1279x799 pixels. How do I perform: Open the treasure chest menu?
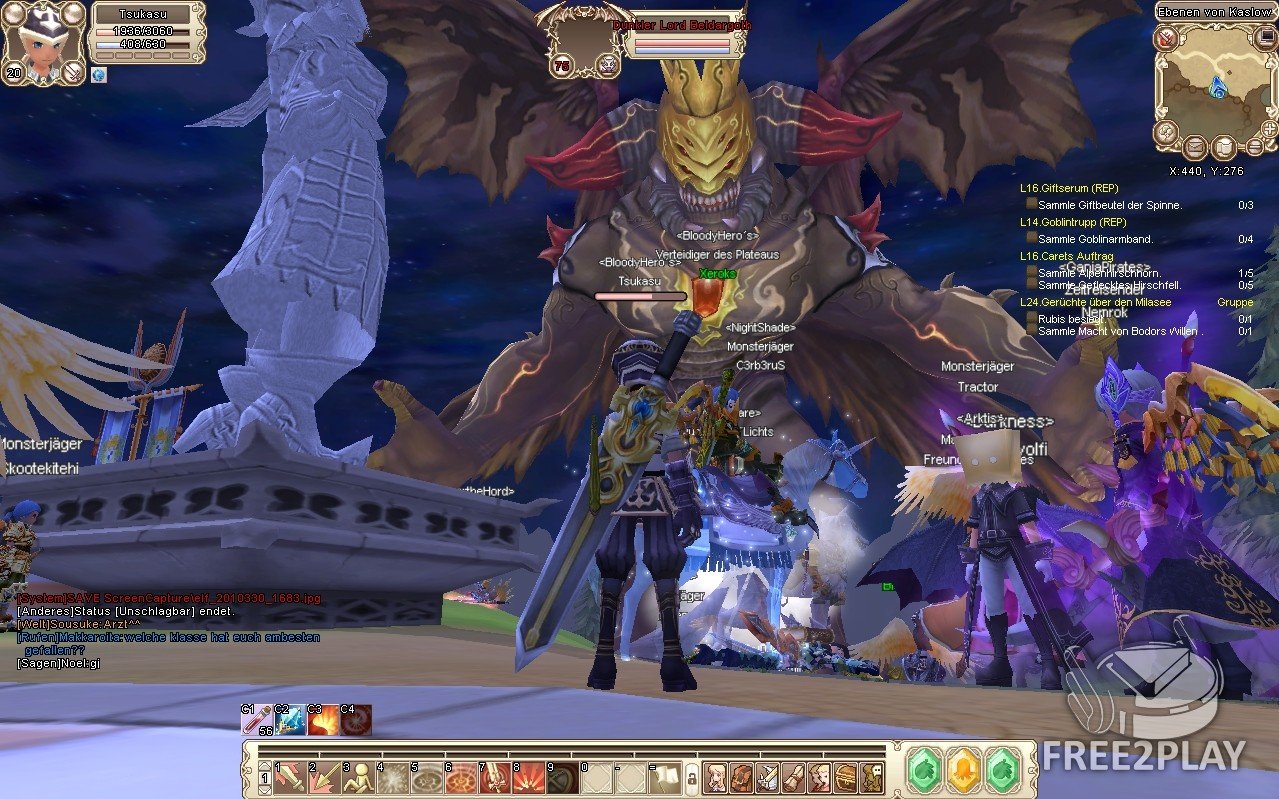click(845, 776)
